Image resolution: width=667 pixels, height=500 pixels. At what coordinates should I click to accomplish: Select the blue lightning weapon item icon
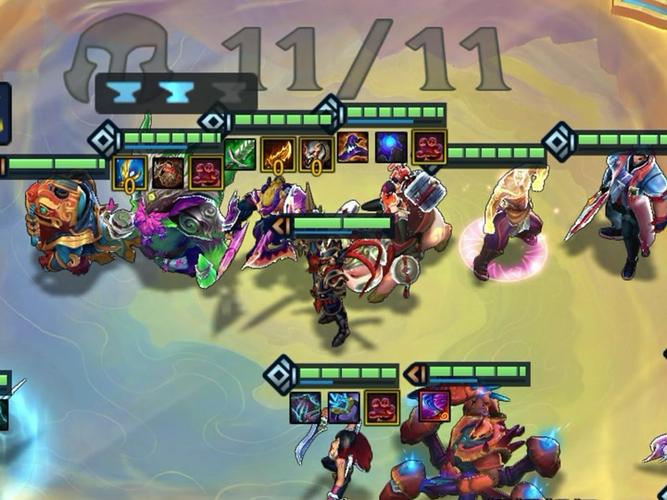tap(343, 408)
